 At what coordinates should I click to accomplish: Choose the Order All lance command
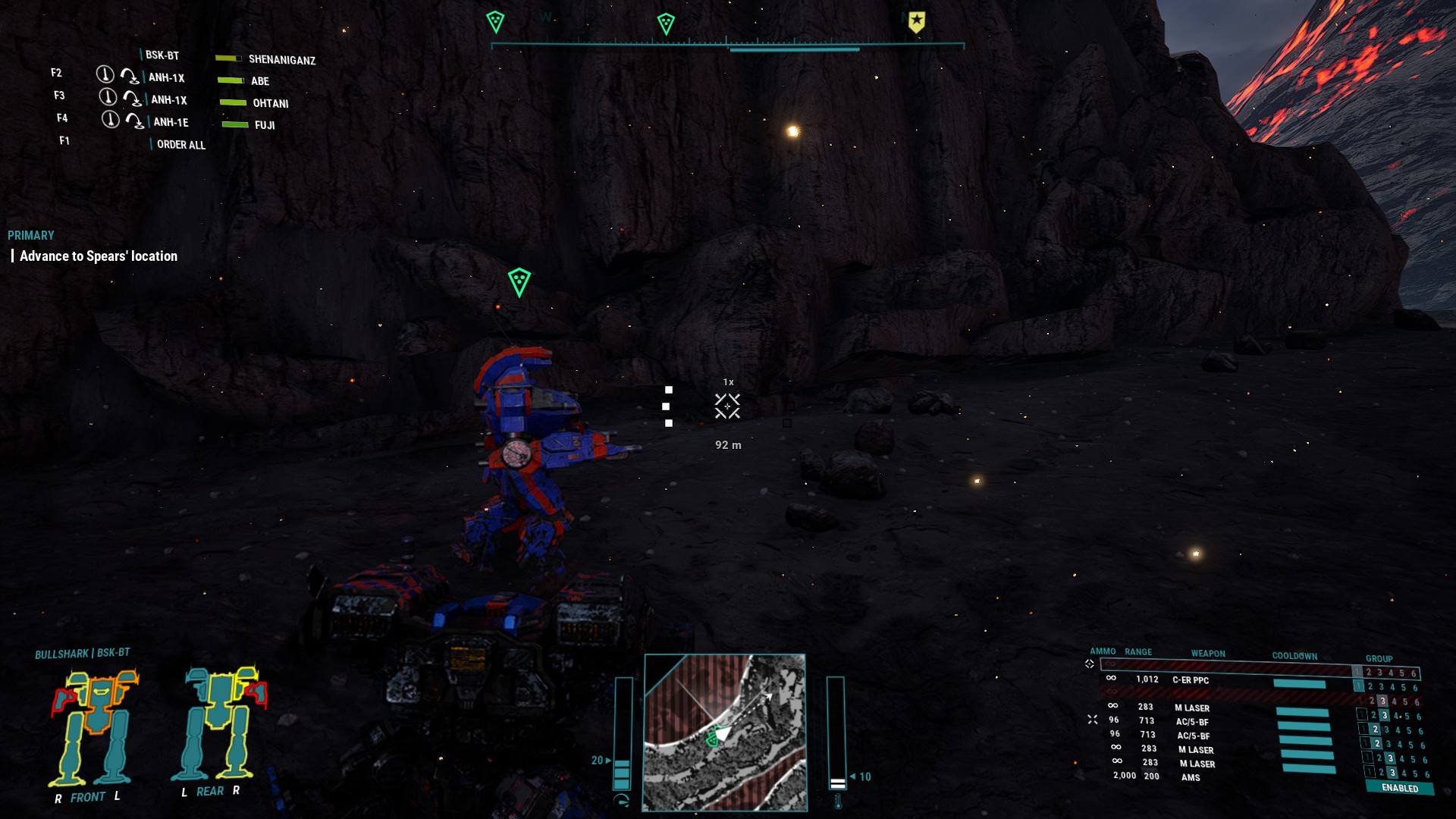[x=180, y=145]
